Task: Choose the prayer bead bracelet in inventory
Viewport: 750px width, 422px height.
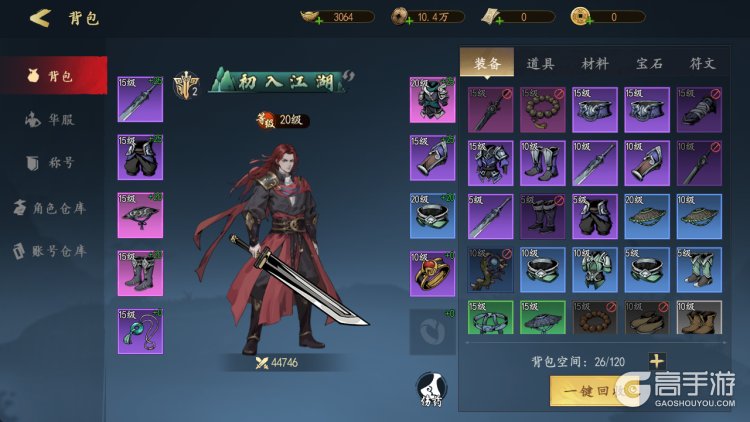Action: pos(543,110)
